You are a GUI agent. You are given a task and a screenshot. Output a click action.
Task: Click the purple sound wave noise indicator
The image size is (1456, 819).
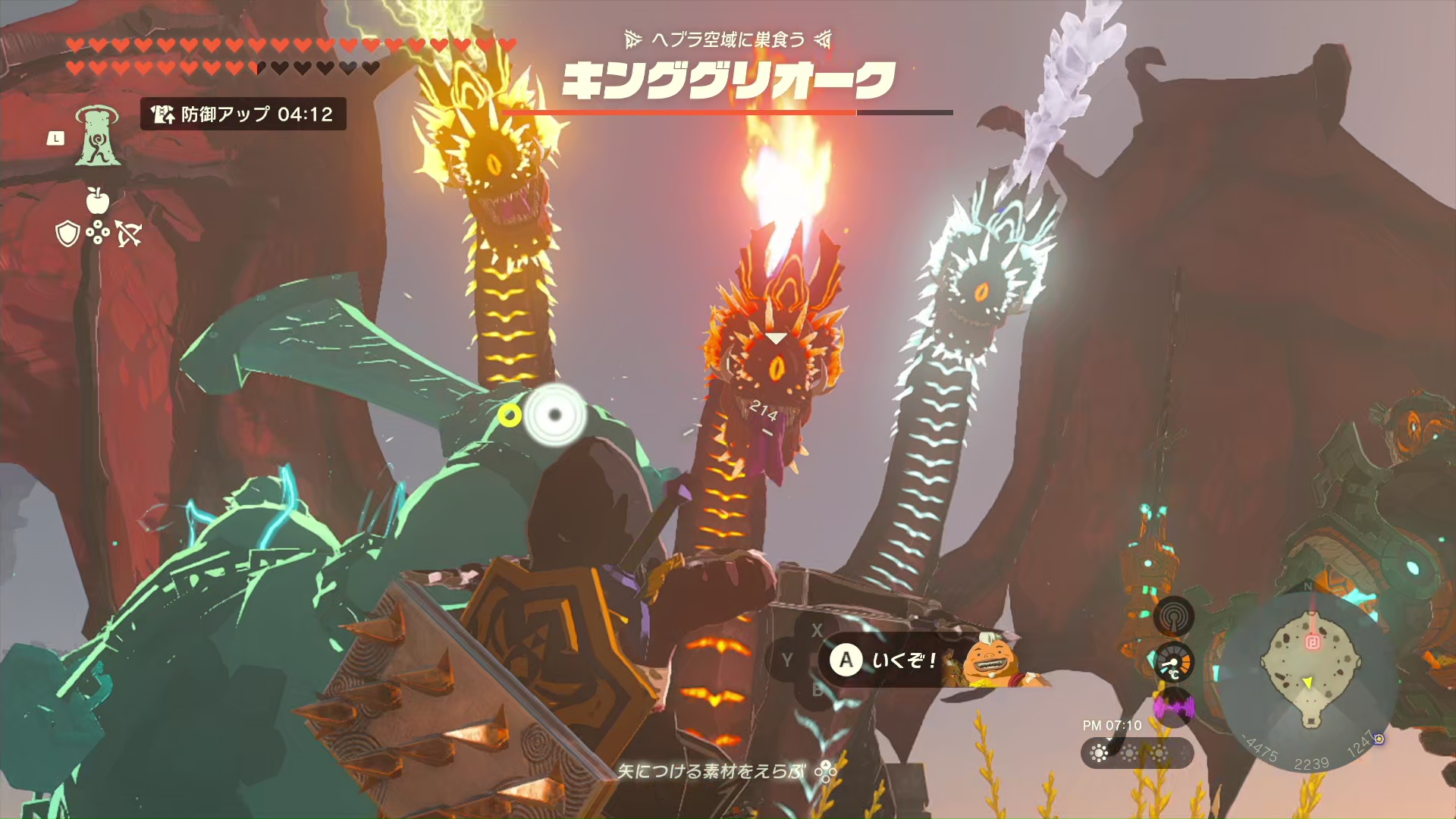point(1173,708)
